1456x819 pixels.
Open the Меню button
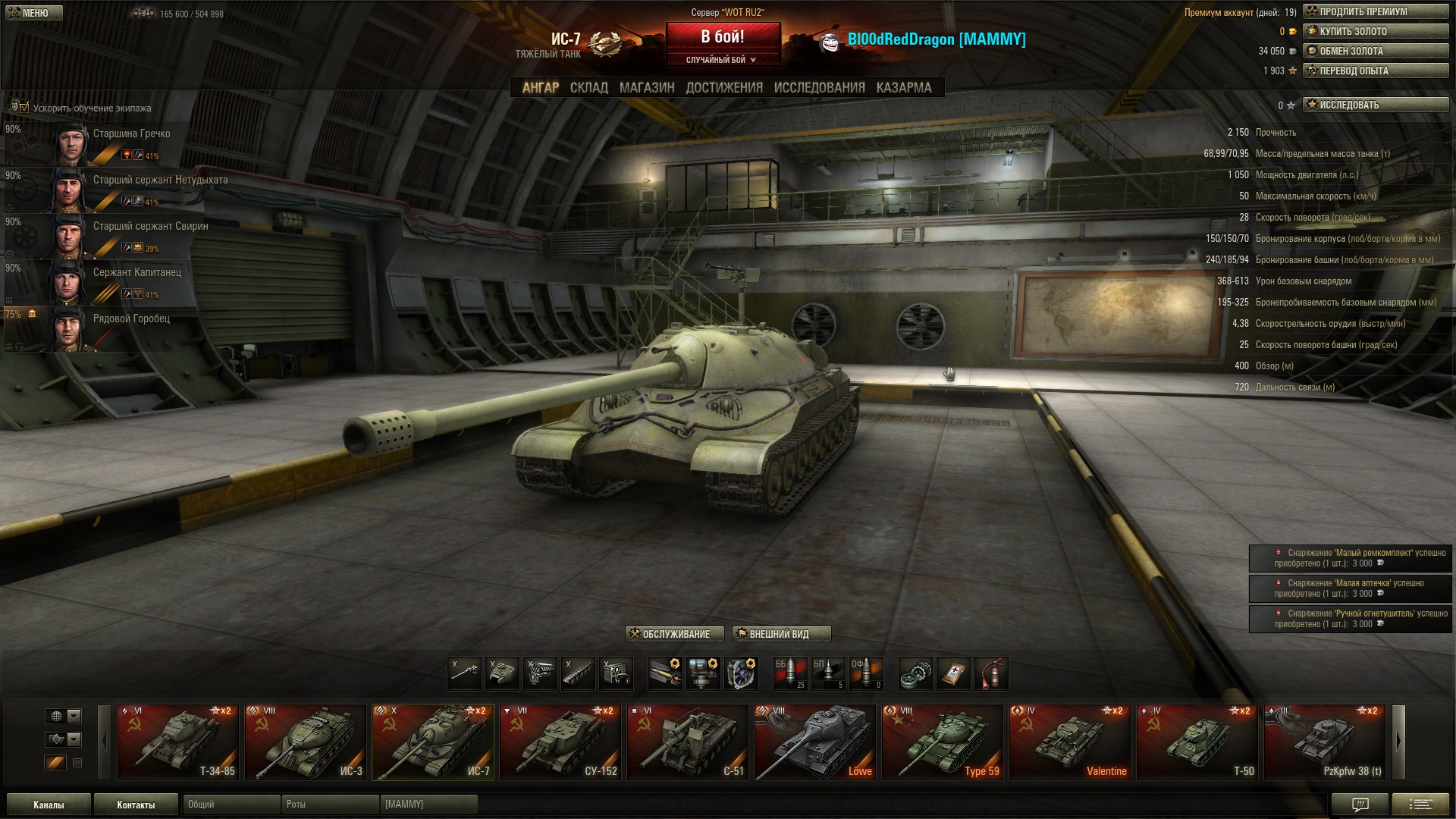34,13
